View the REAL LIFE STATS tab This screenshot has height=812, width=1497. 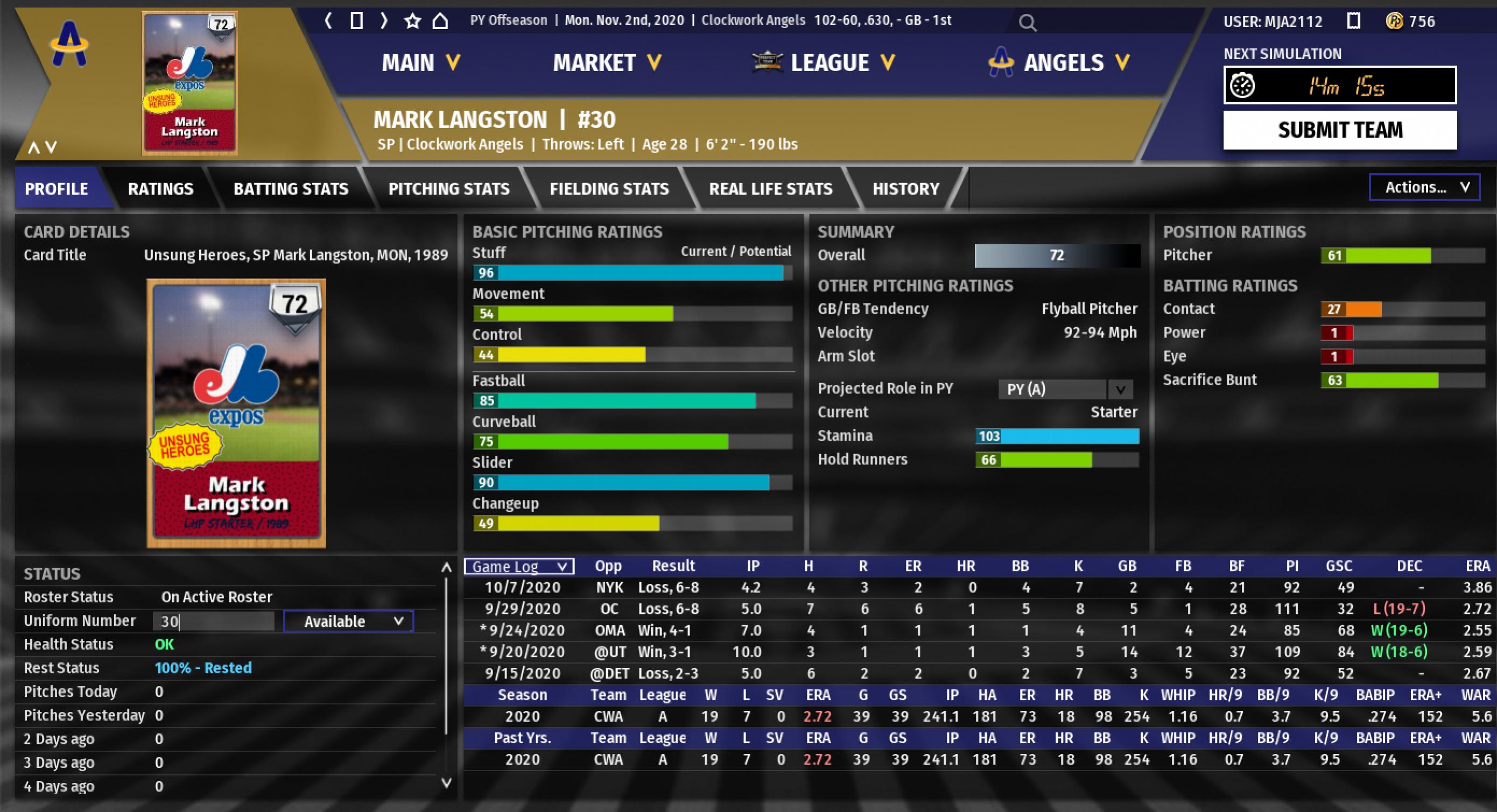coord(771,189)
